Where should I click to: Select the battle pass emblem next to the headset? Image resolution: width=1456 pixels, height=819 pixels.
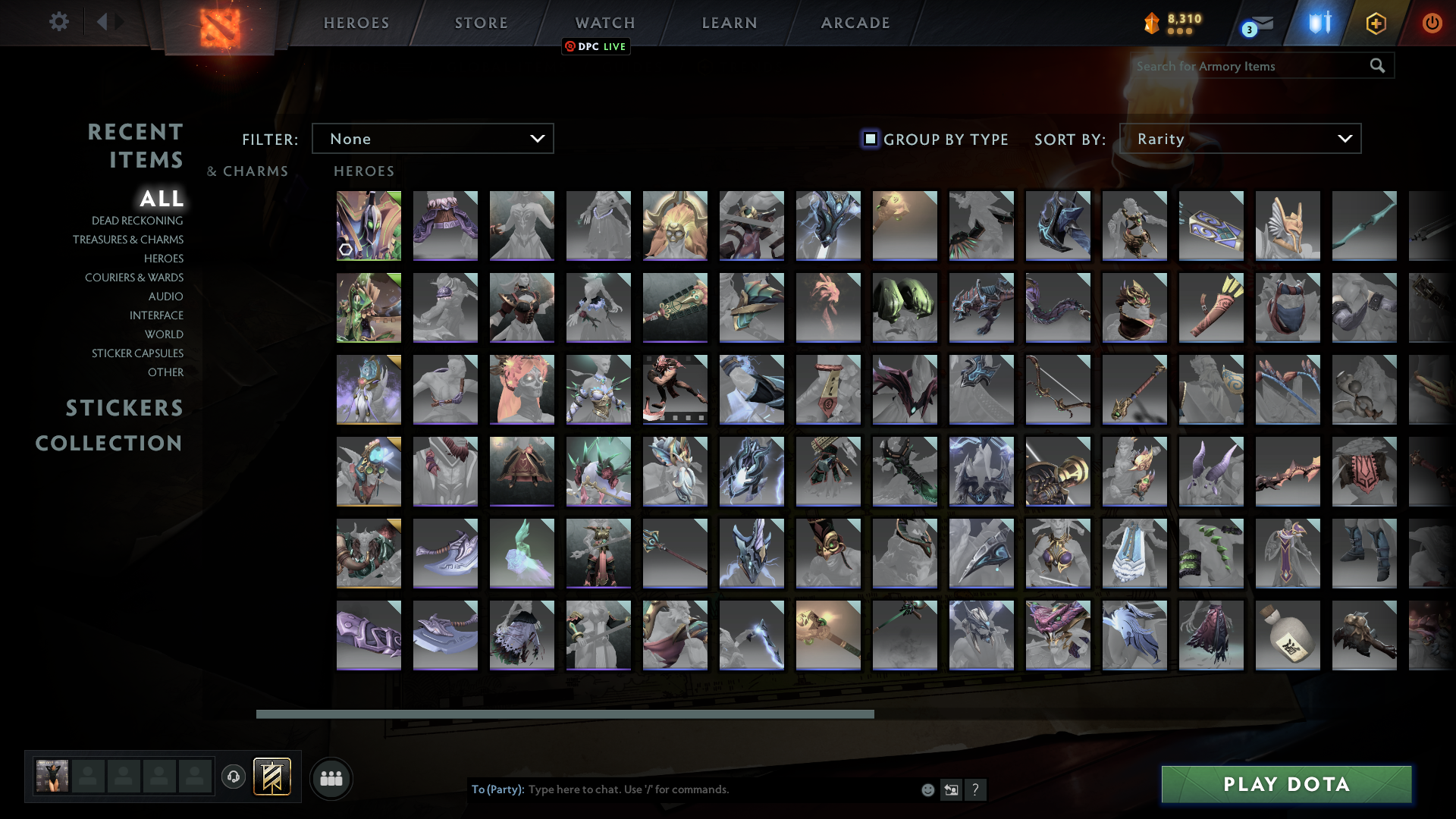[270, 777]
